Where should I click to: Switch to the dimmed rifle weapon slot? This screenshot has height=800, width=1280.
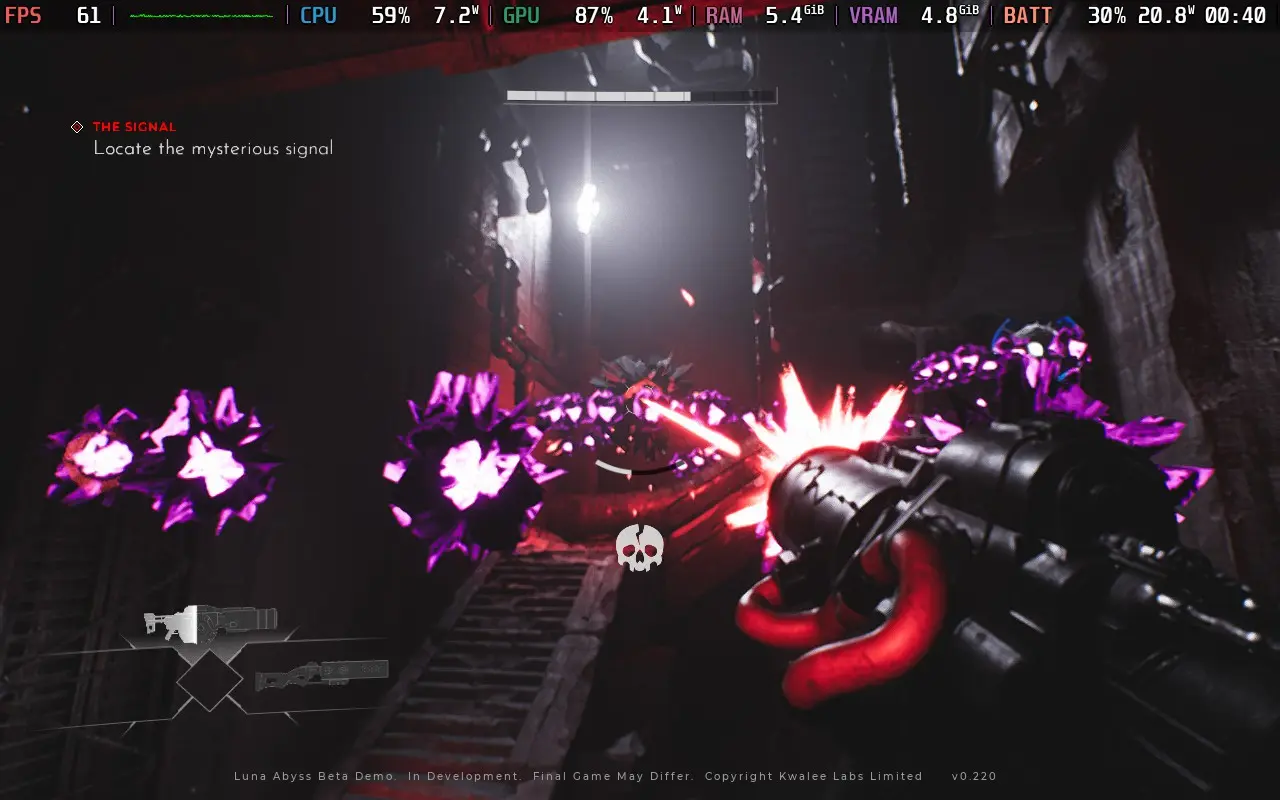(x=321, y=675)
